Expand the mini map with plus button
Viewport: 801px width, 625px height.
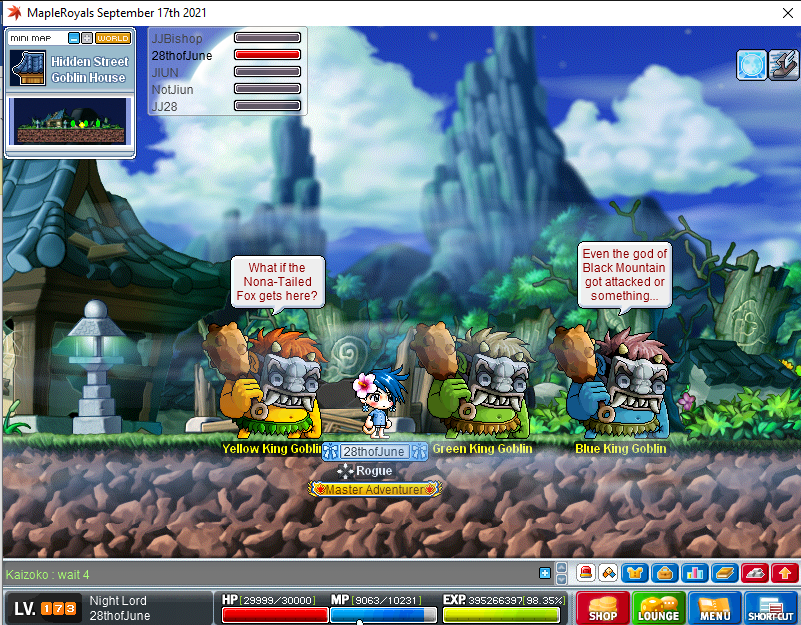coord(87,38)
